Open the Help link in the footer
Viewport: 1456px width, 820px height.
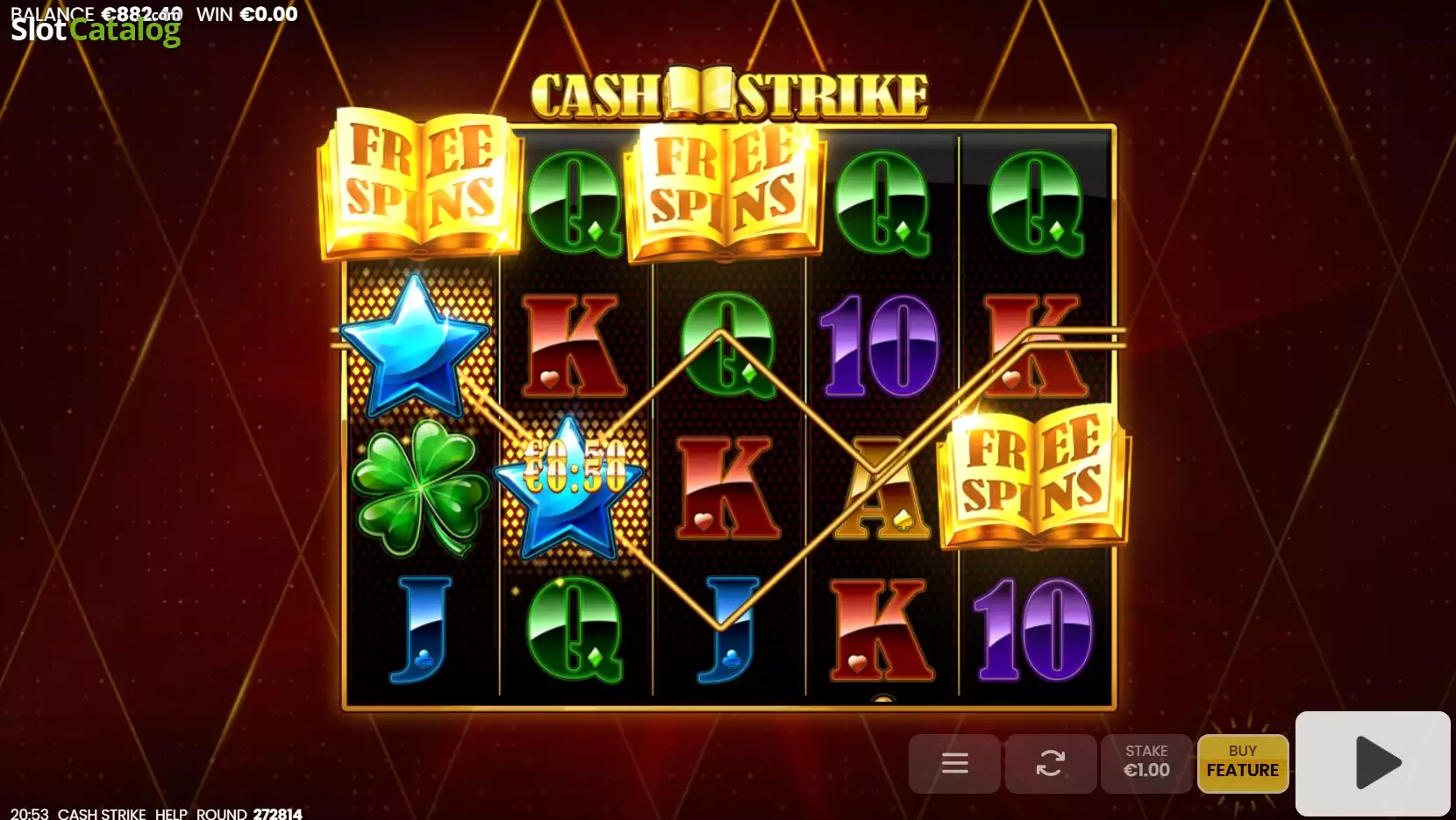pyautogui.click(x=171, y=813)
